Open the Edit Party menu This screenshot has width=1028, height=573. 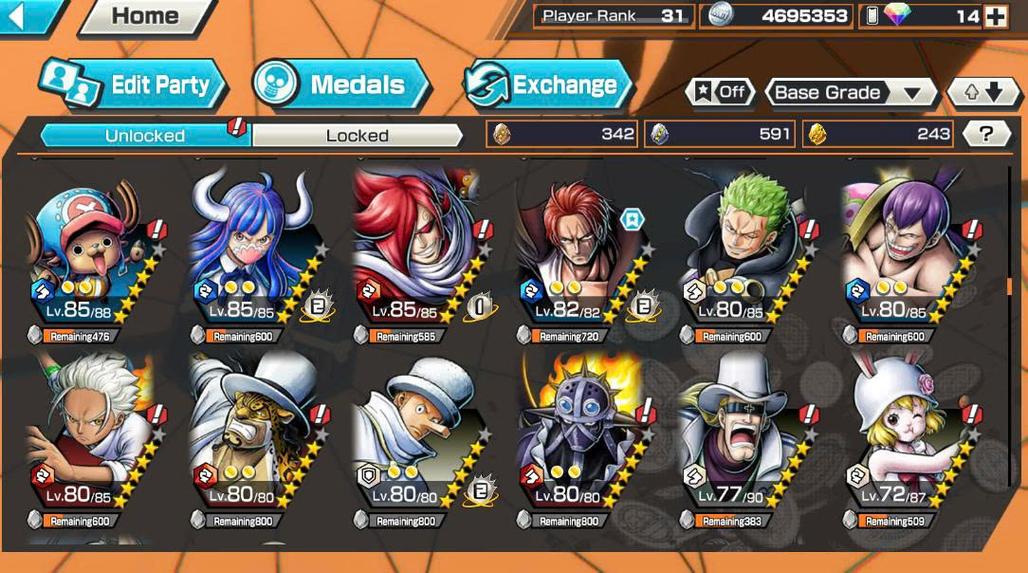pyautogui.click(x=133, y=85)
